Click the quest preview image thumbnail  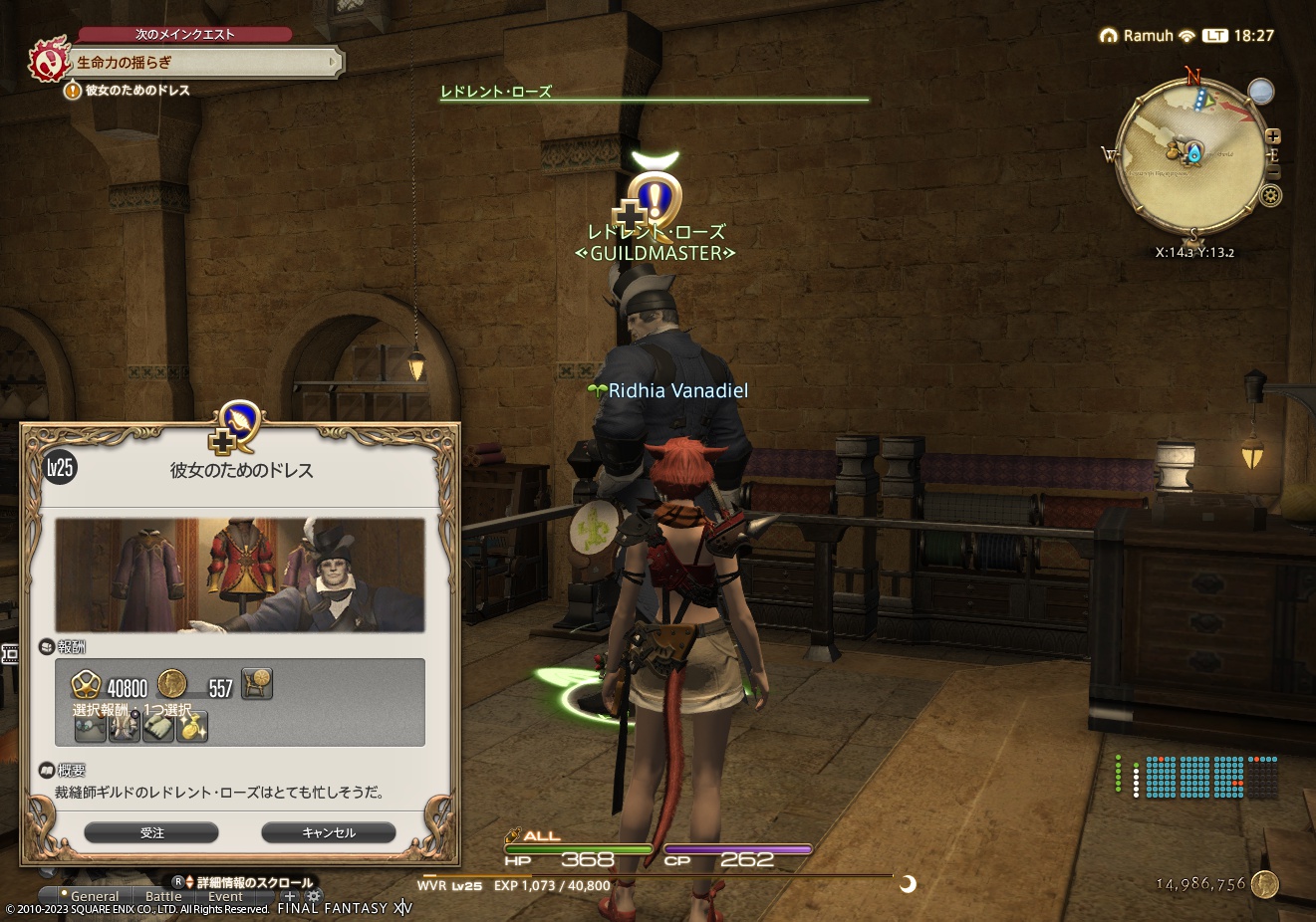click(240, 576)
